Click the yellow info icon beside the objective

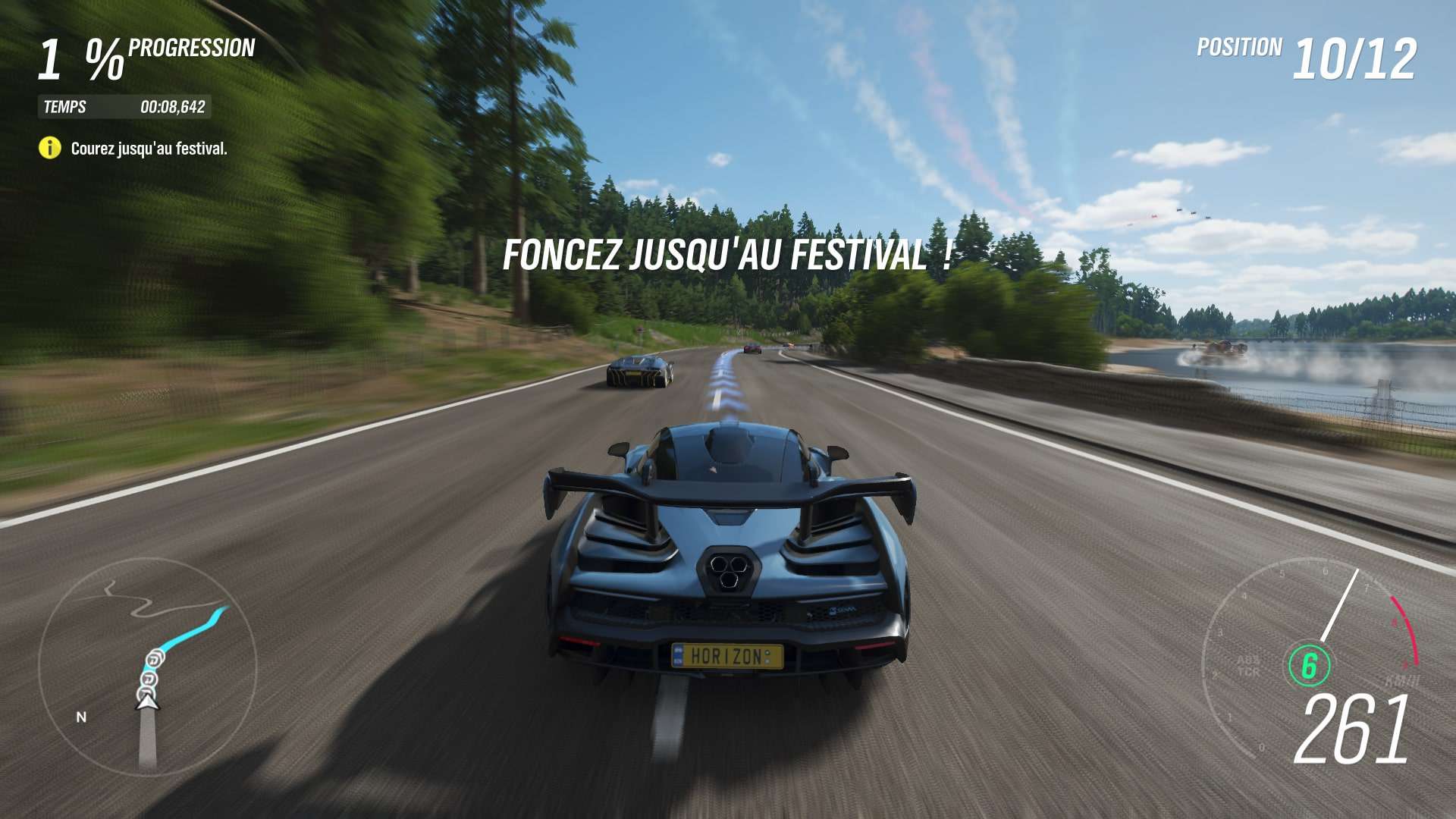(50, 148)
